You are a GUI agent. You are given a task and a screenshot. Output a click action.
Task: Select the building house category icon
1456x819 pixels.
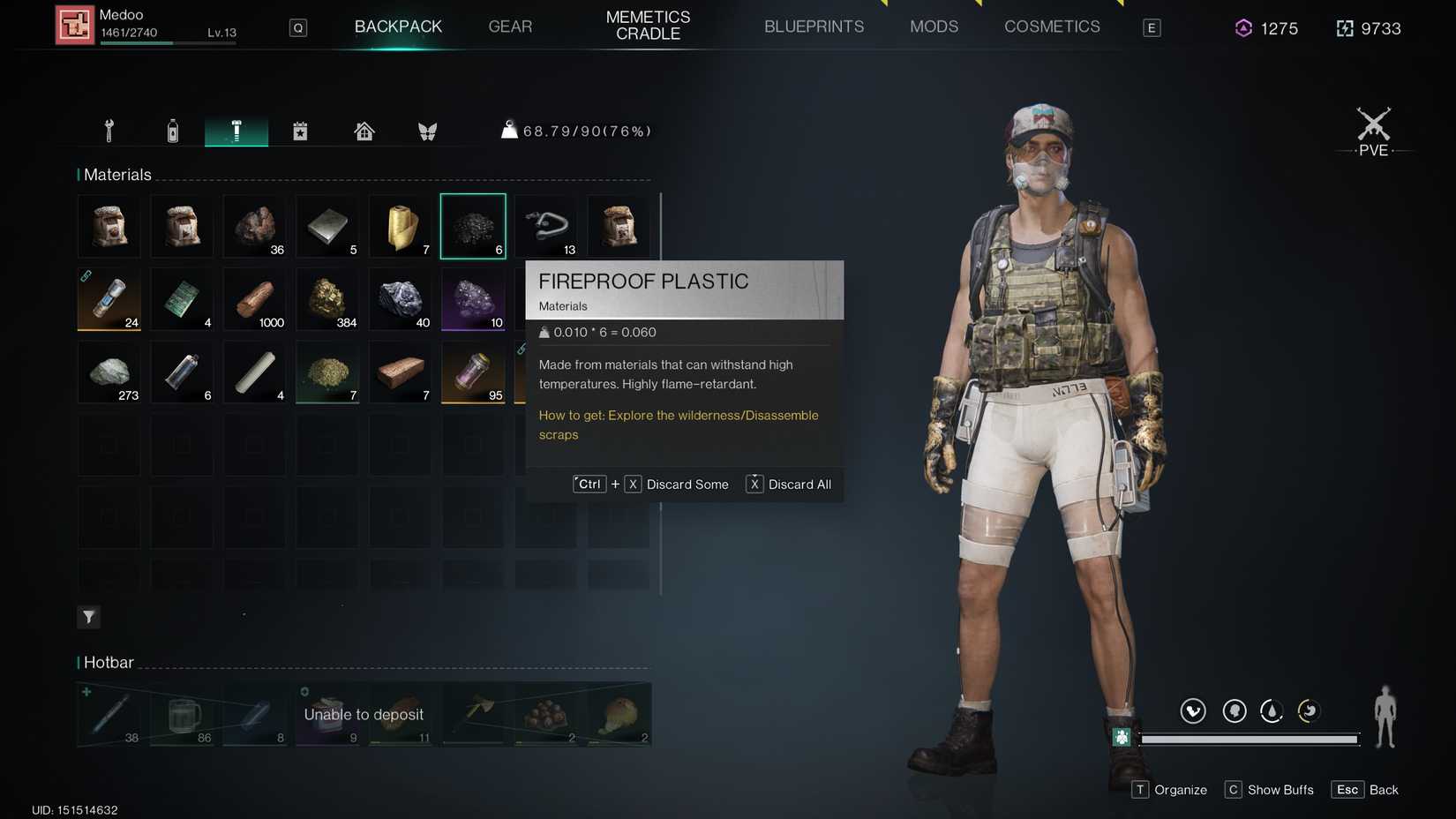(x=364, y=130)
